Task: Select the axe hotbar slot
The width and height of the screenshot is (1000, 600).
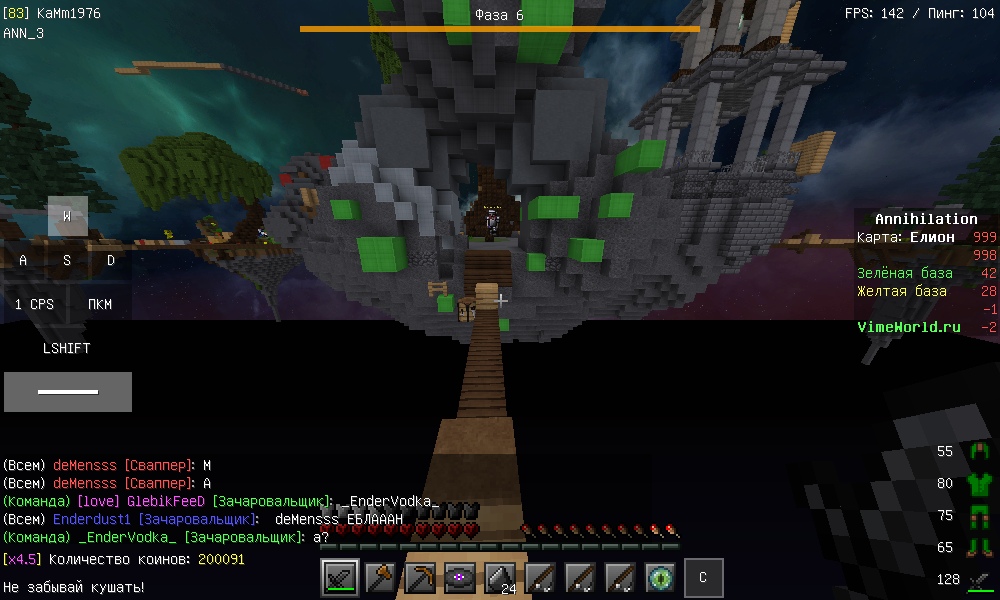Action: [x=380, y=577]
